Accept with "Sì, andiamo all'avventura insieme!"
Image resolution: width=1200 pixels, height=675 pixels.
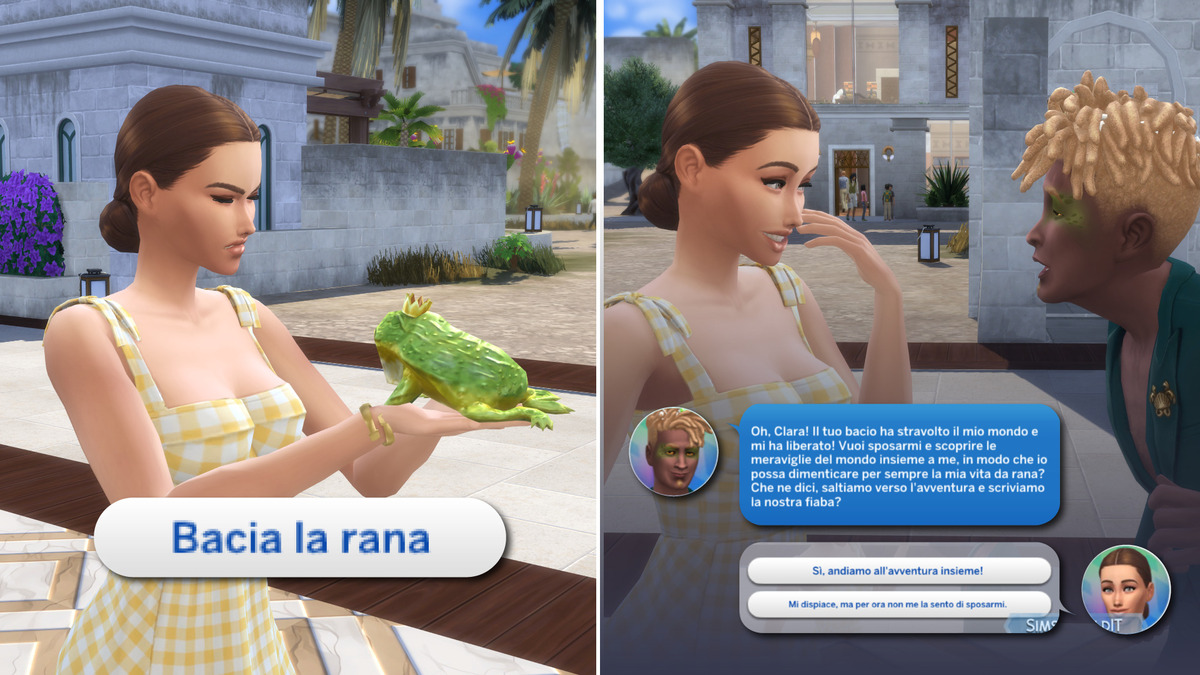[898, 570]
